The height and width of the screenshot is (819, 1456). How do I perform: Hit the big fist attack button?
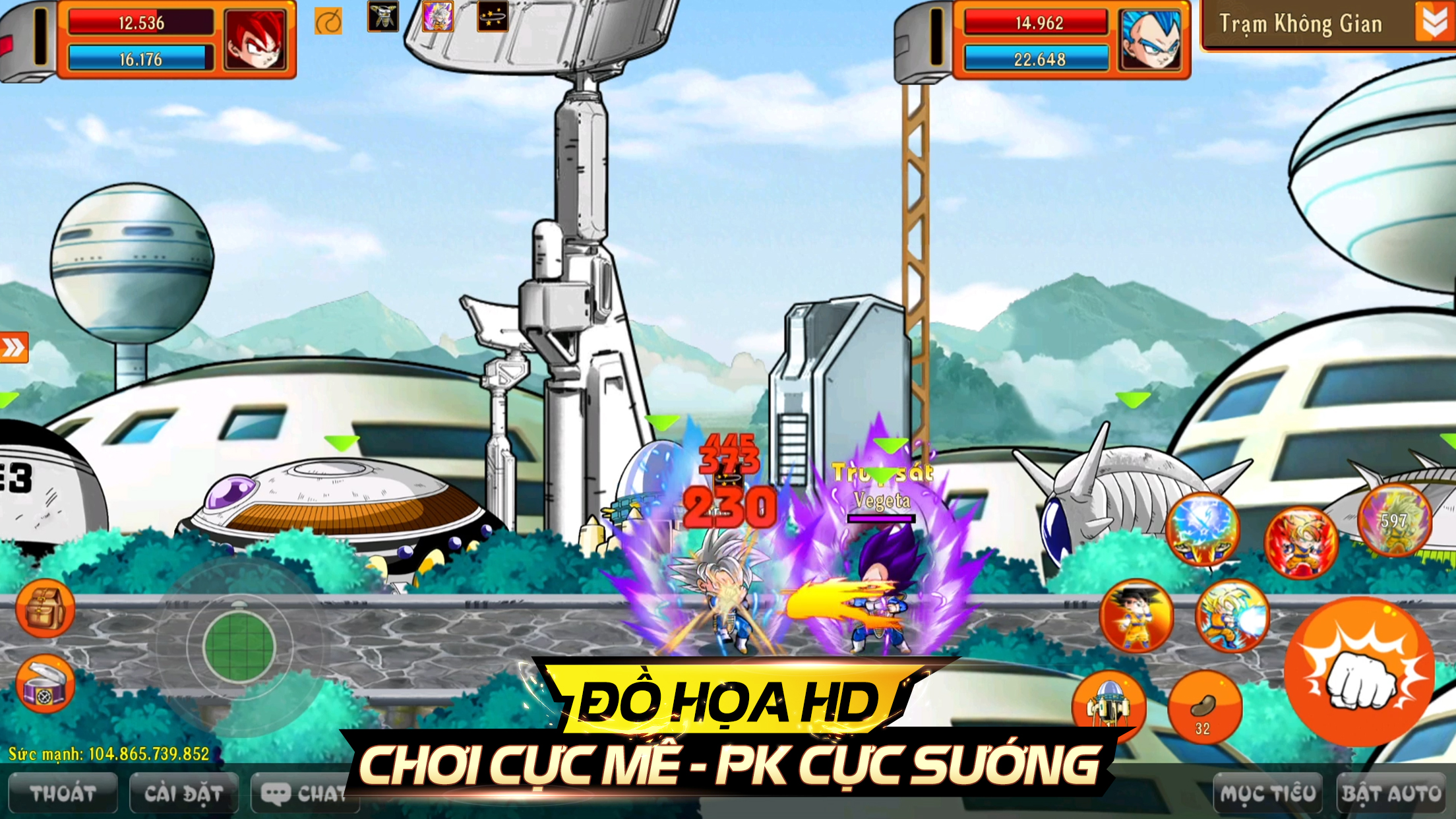click(1359, 672)
